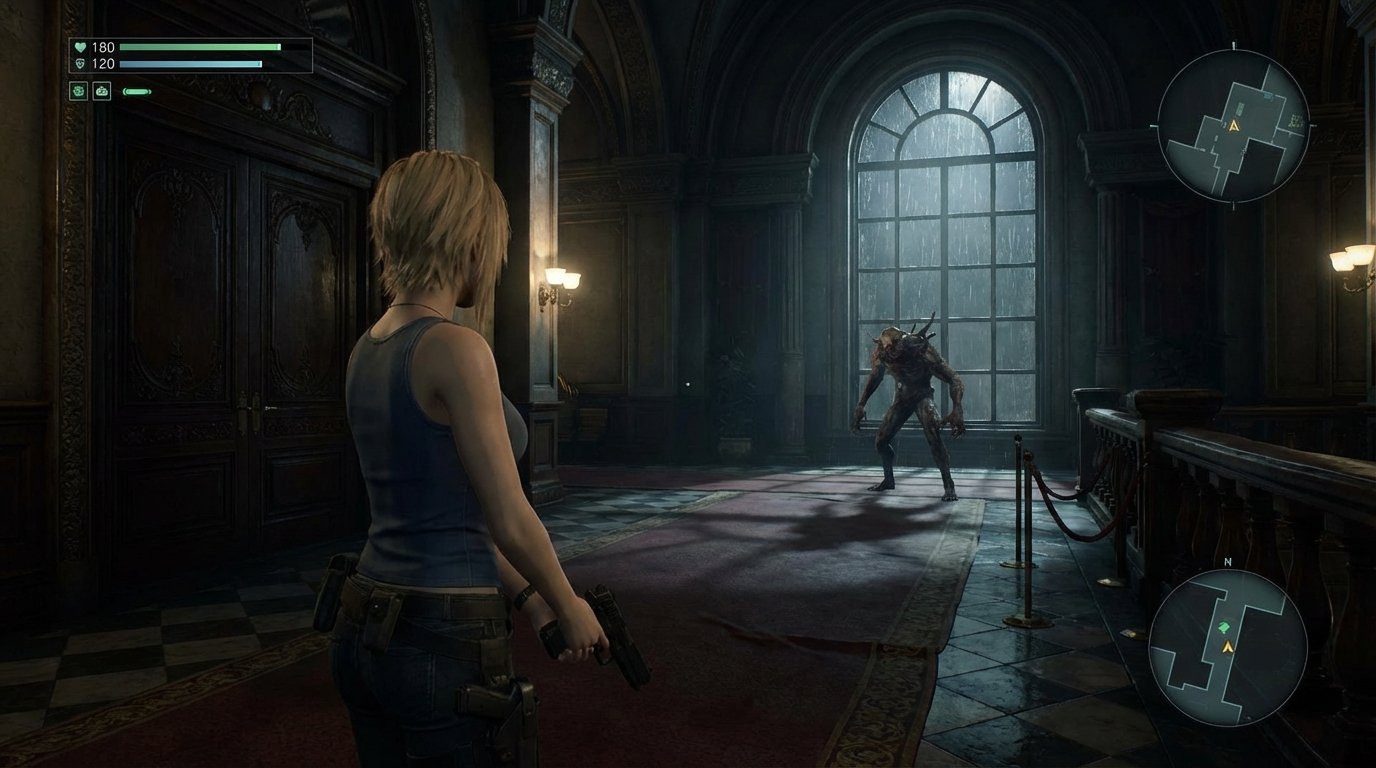The width and height of the screenshot is (1376, 768).
Task: Click the heart icon beside the health bar
Action: [x=81, y=47]
